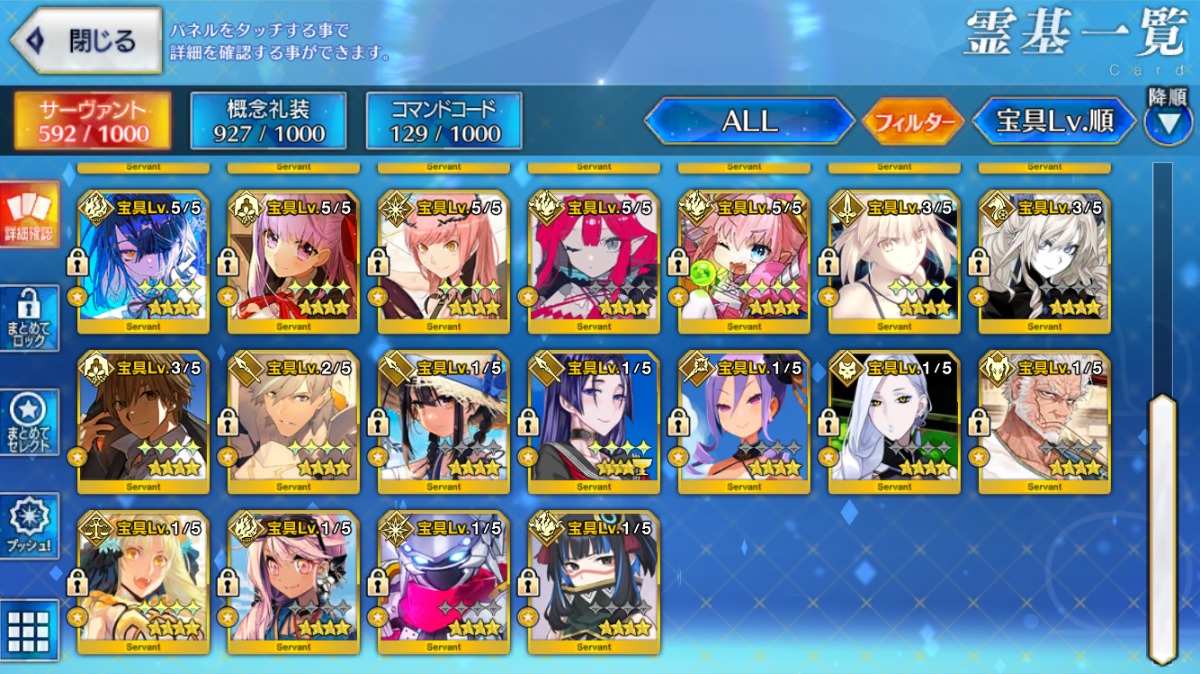The width and height of the screenshot is (1200, 674).
Task: Select the silver-haired woman on black background card
Action: [x=894, y=421]
